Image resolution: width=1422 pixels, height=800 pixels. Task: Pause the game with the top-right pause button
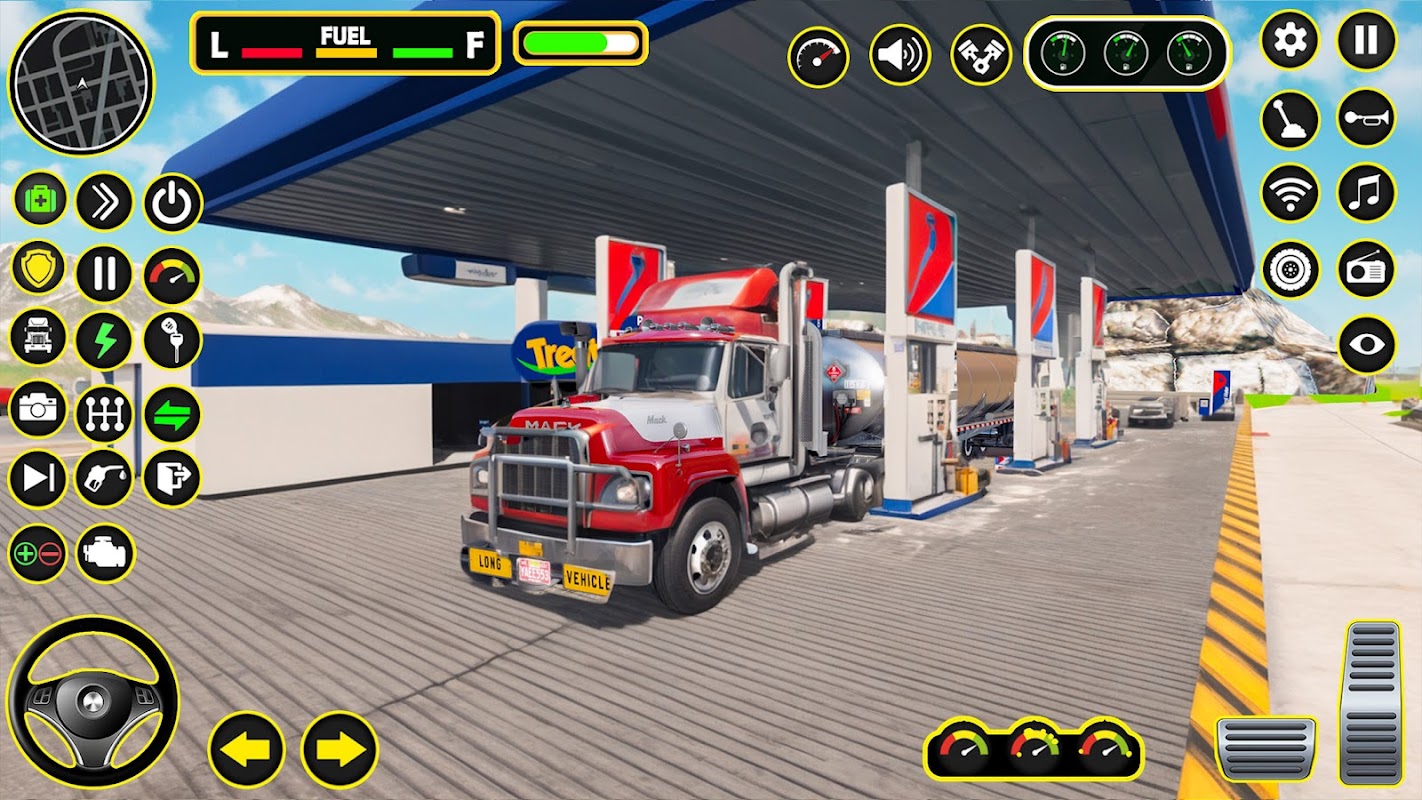click(x=1366, y=40)
